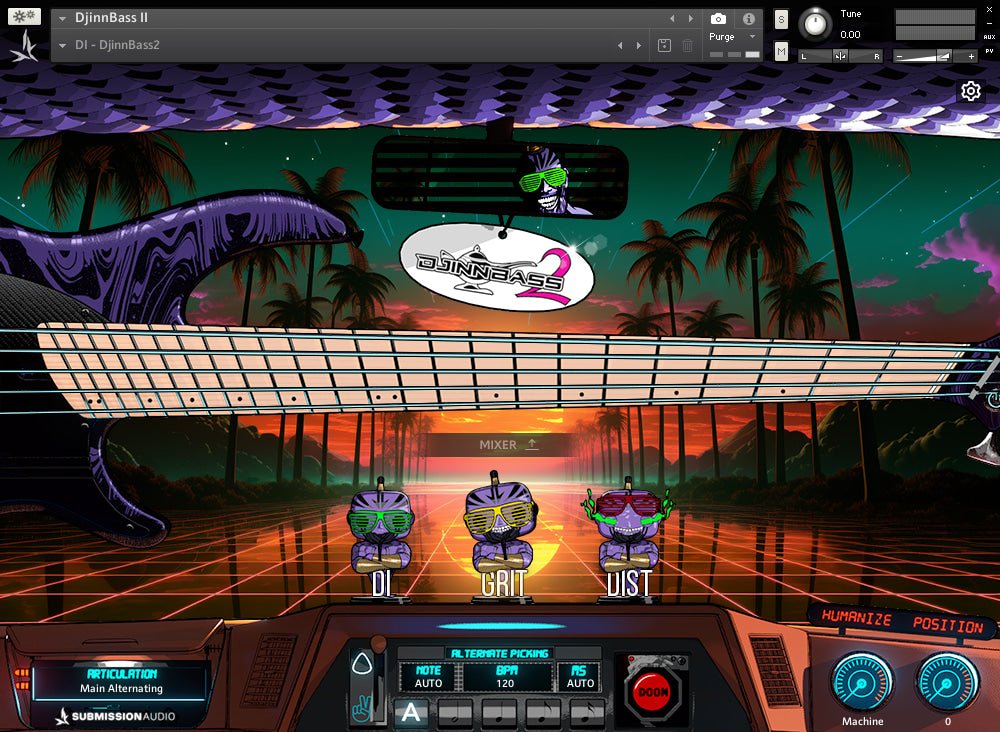This screenshot has height=732, width=1000.
Task: Open the gear settings icon
Action: 970,92
